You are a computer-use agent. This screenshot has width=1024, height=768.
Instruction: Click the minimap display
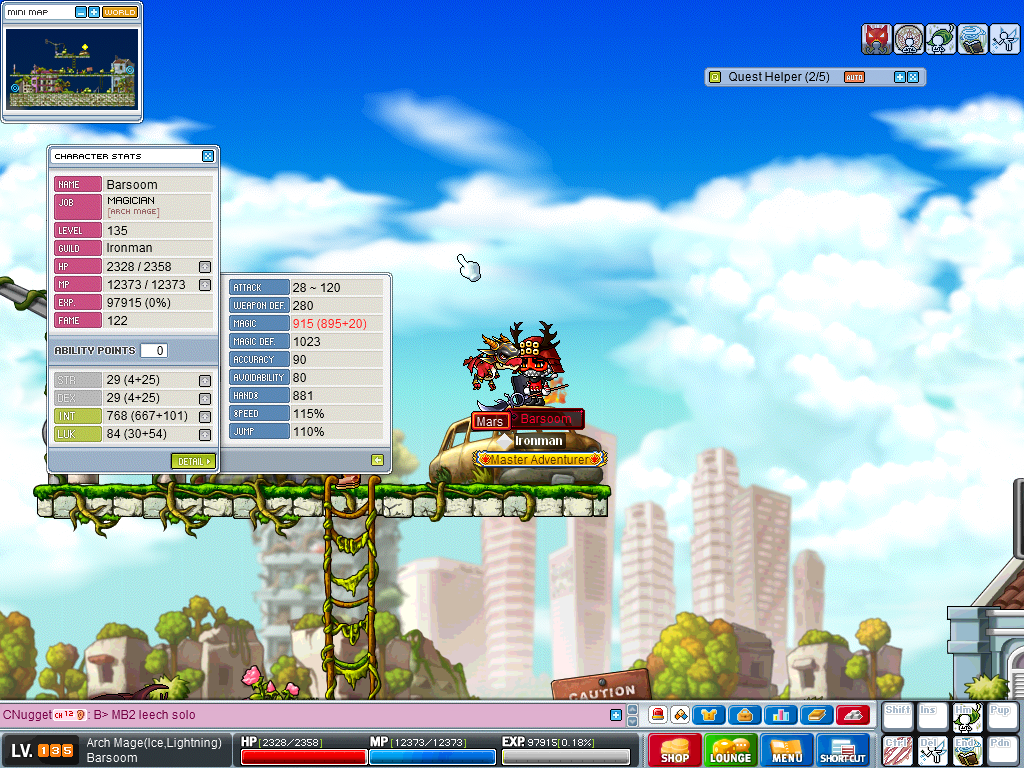click(x=72, y=67)
